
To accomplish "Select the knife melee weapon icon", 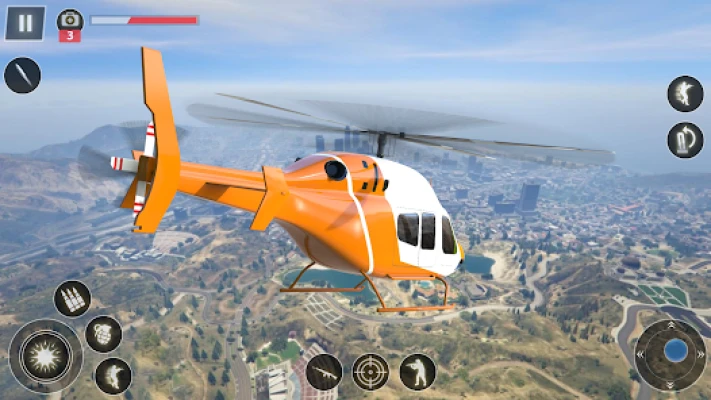I will pos(22,76).
